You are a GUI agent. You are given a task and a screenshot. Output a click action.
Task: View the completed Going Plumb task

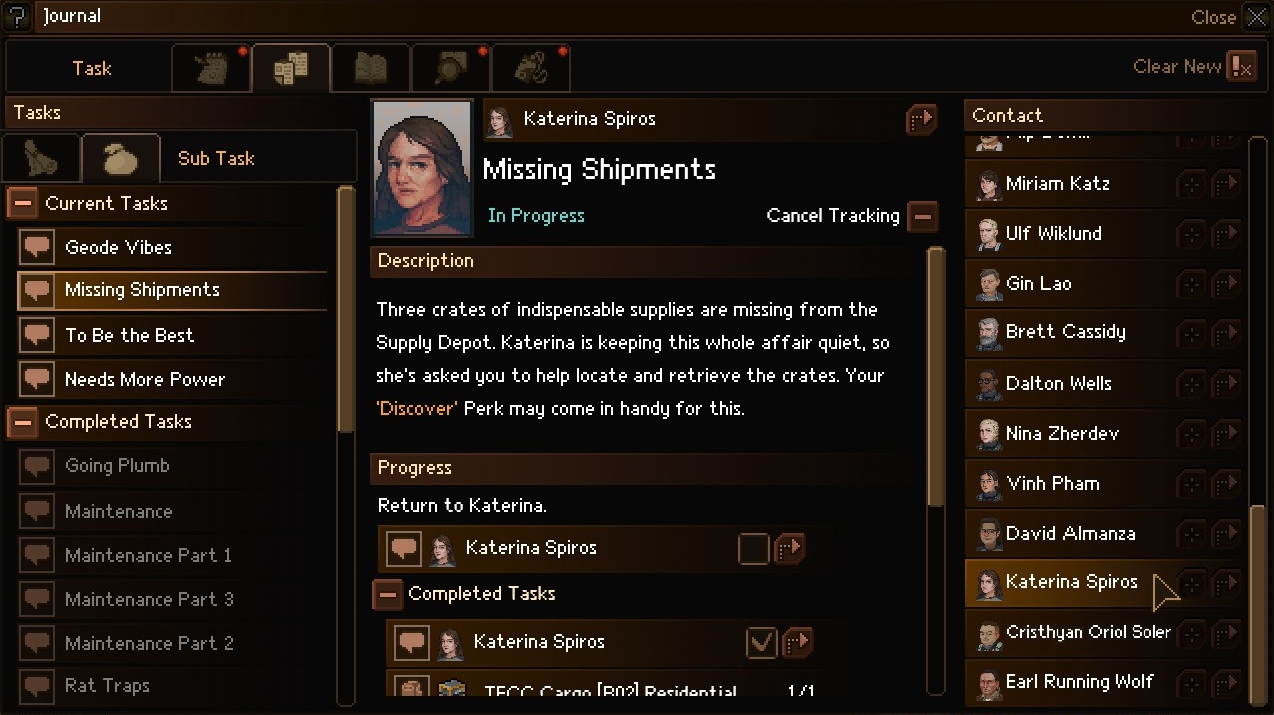click(x=117, y=465)
